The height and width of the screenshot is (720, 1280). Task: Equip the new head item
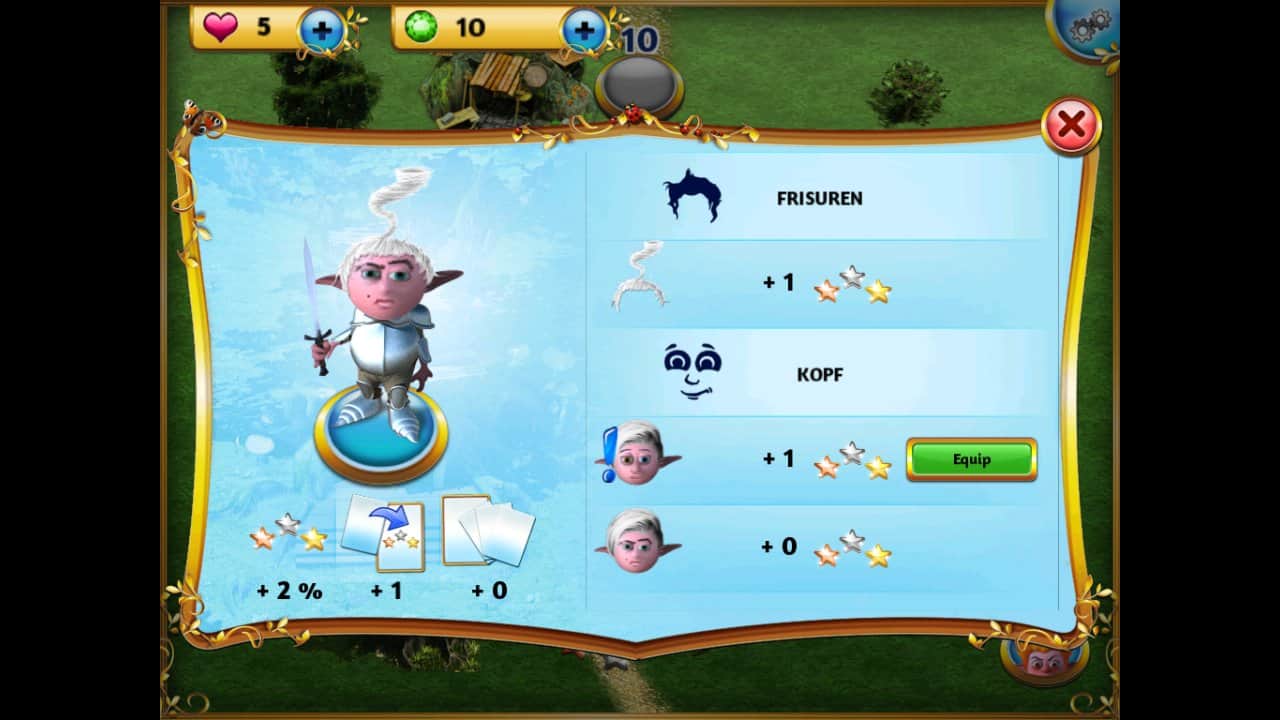(971, 460)
